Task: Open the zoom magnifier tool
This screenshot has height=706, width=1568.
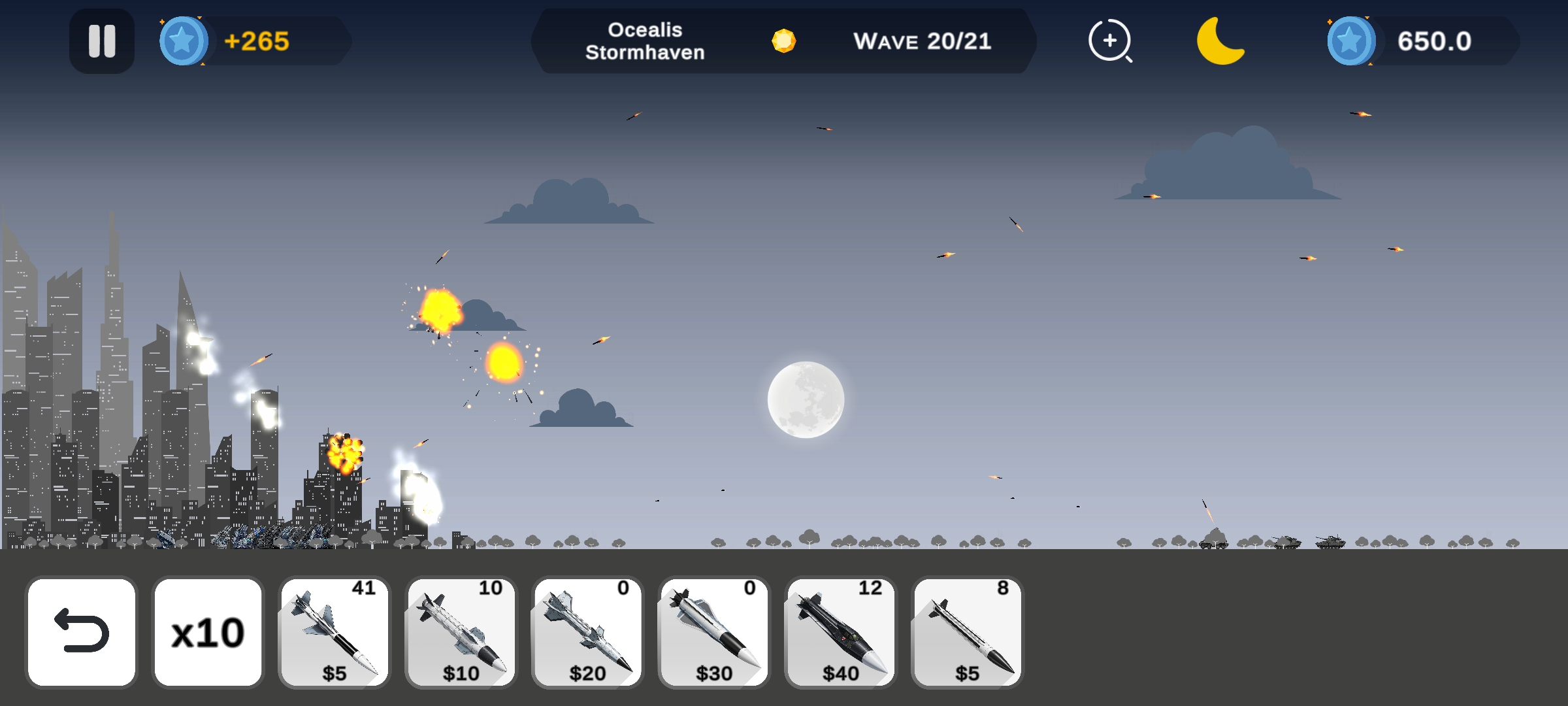Action: pyautogui.click(x=1111, y=41)
